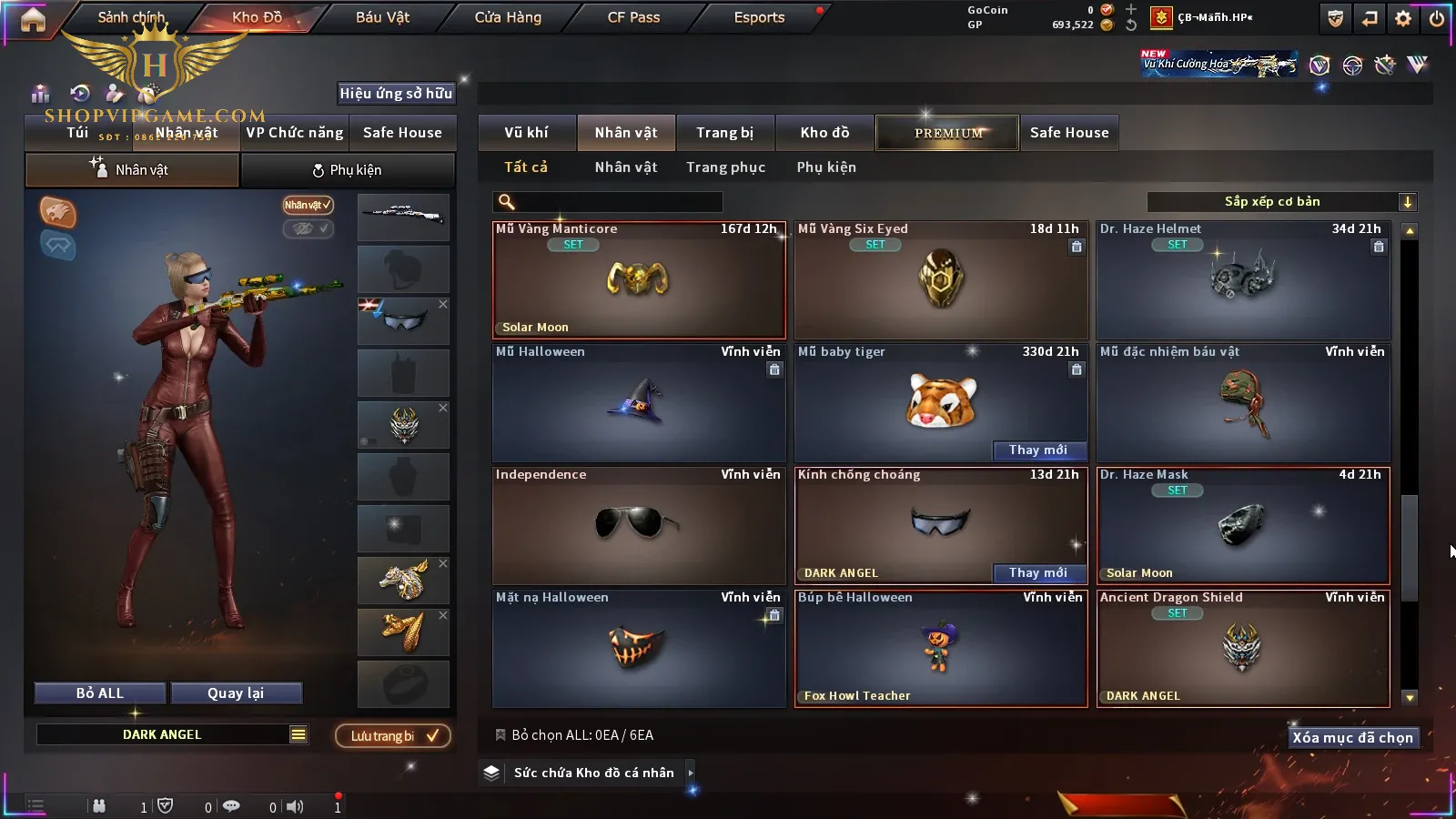Click the power exit button

[1437, 18]
